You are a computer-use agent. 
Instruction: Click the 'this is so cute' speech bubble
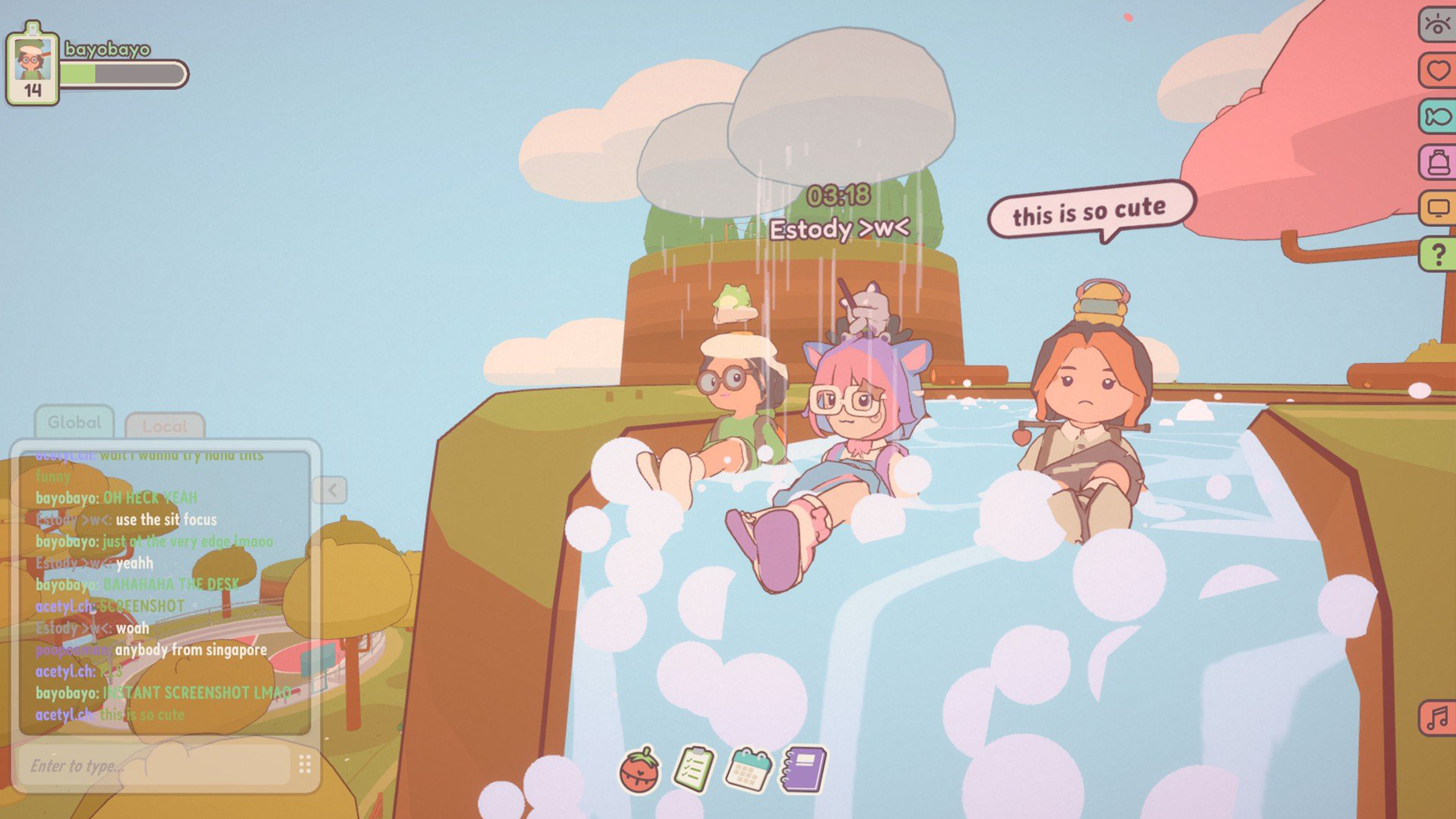tap(1090, 209)
